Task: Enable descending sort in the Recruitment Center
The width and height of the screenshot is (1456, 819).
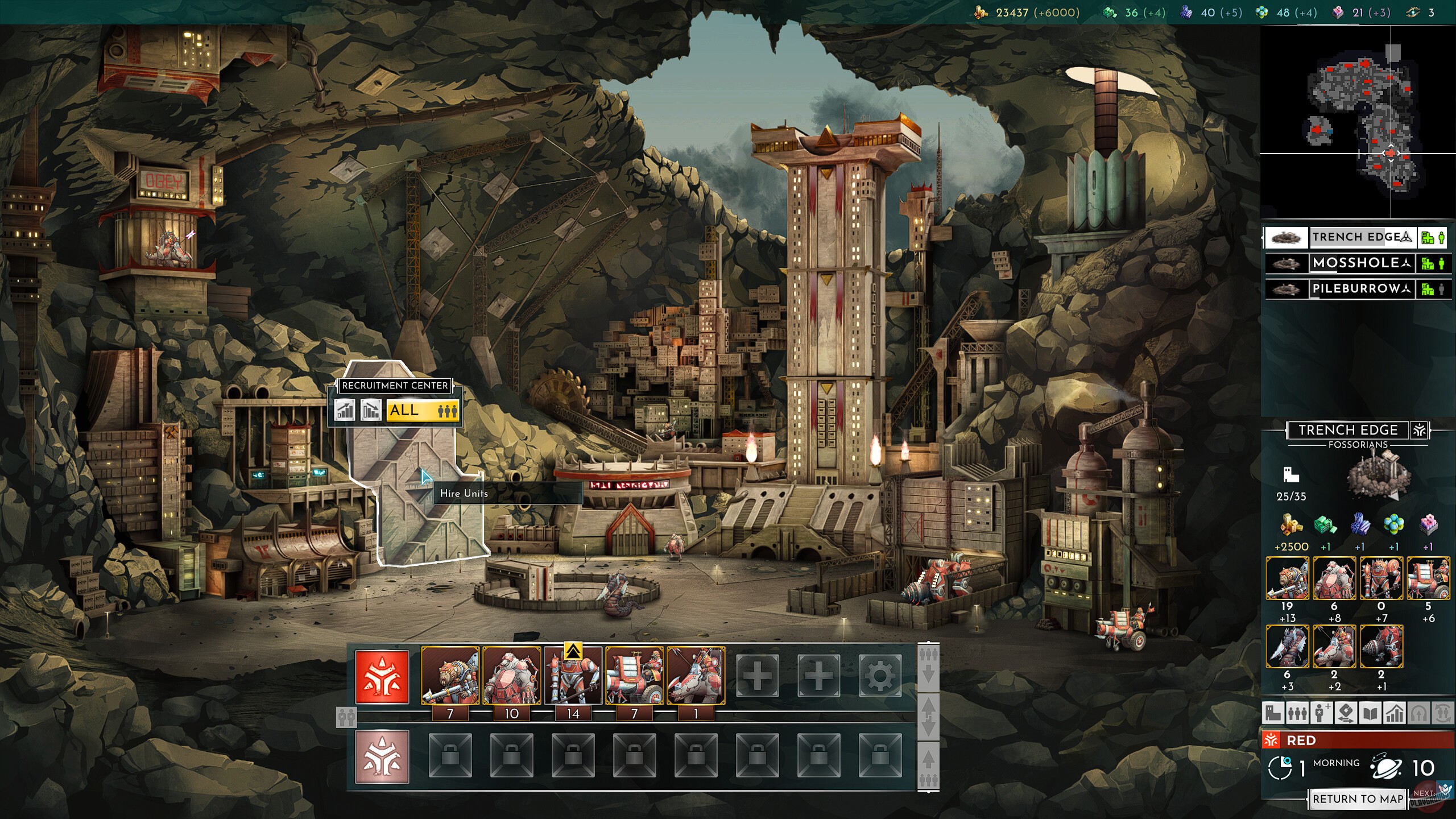Action: click(371, 411)
